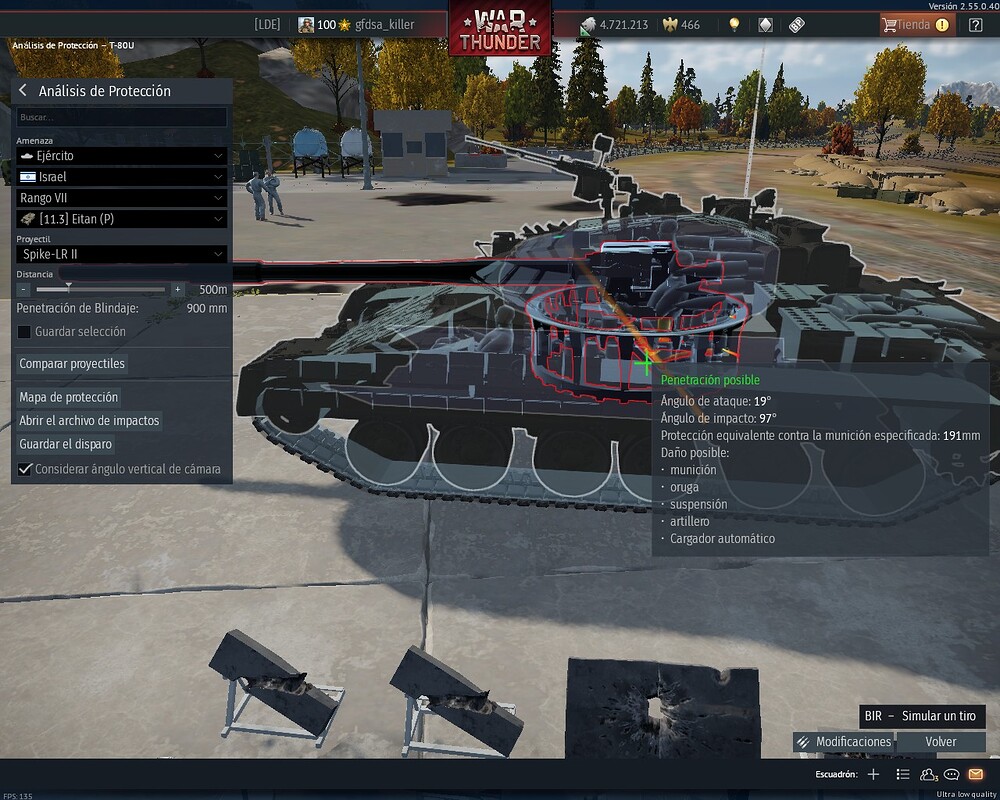Open the Israel country dropdown
The image size is (1000, 800).
(122, 177)
